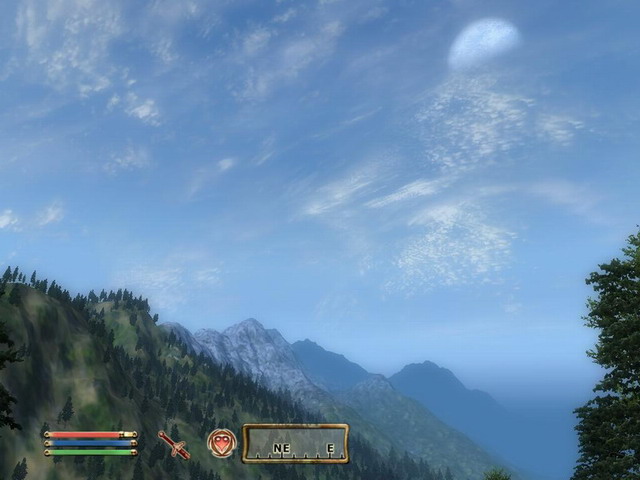Click the compass heading bar
Image resolution: width=640 pixels, height=480 pixels.
coord(295,443)
